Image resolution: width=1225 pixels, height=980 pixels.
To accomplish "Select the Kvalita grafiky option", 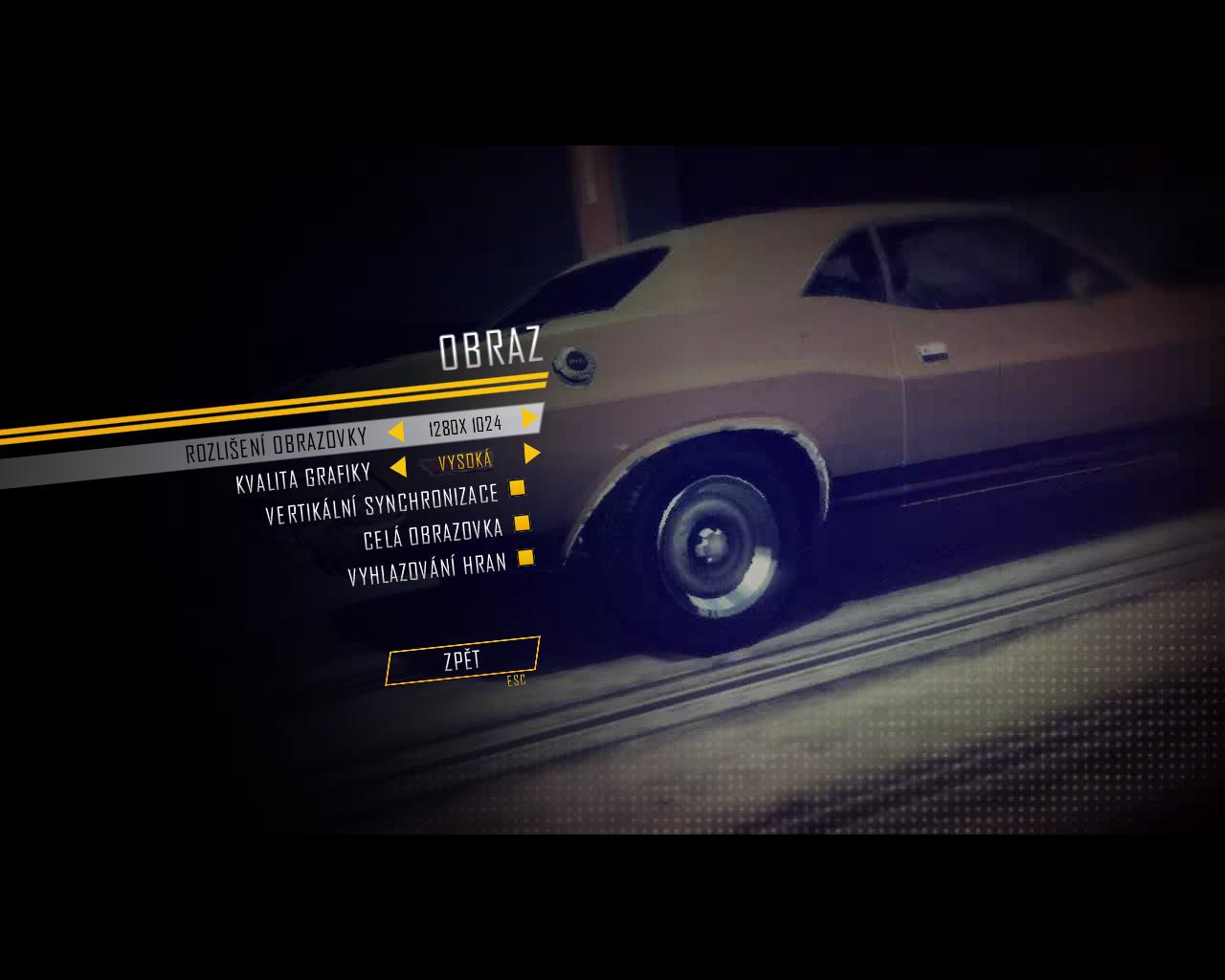I will [303, 478].
